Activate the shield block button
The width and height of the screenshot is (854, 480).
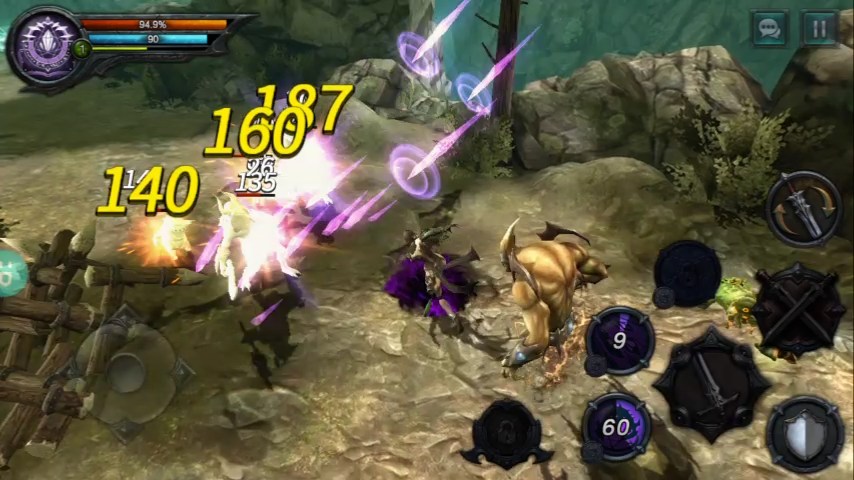coord(804,434)
